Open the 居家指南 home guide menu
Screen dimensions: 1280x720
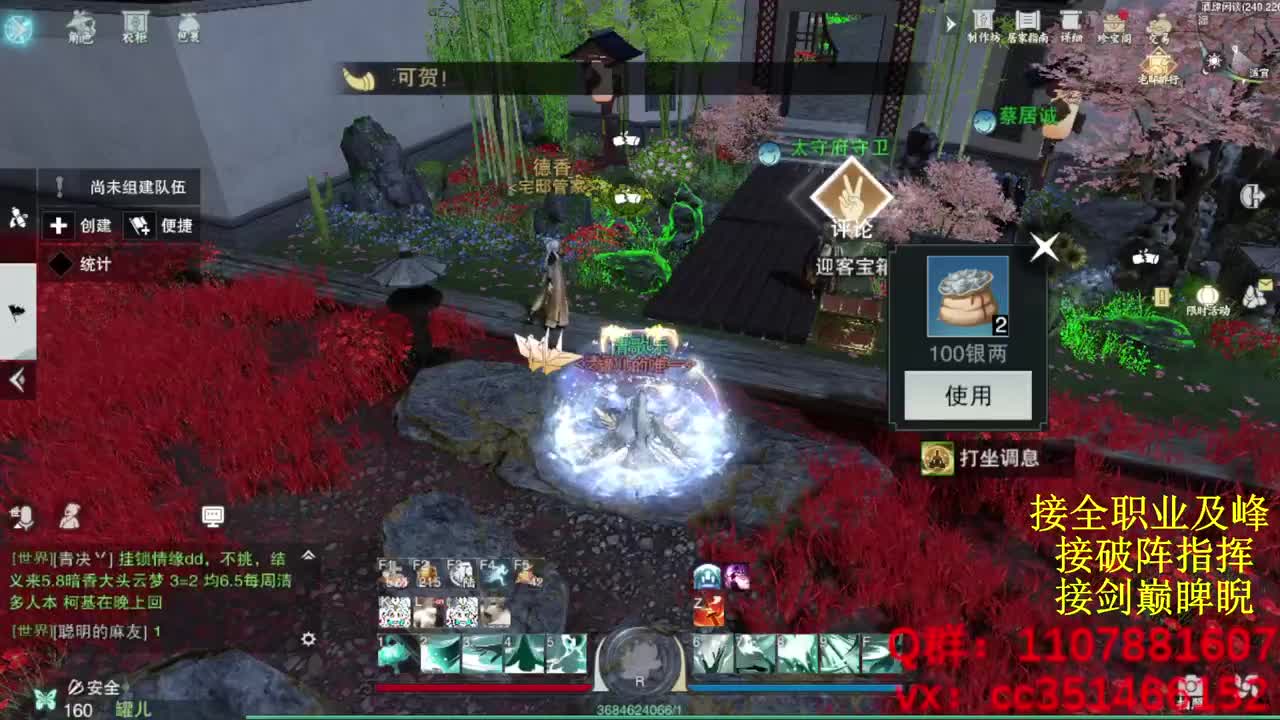[x=1029, y=20]
